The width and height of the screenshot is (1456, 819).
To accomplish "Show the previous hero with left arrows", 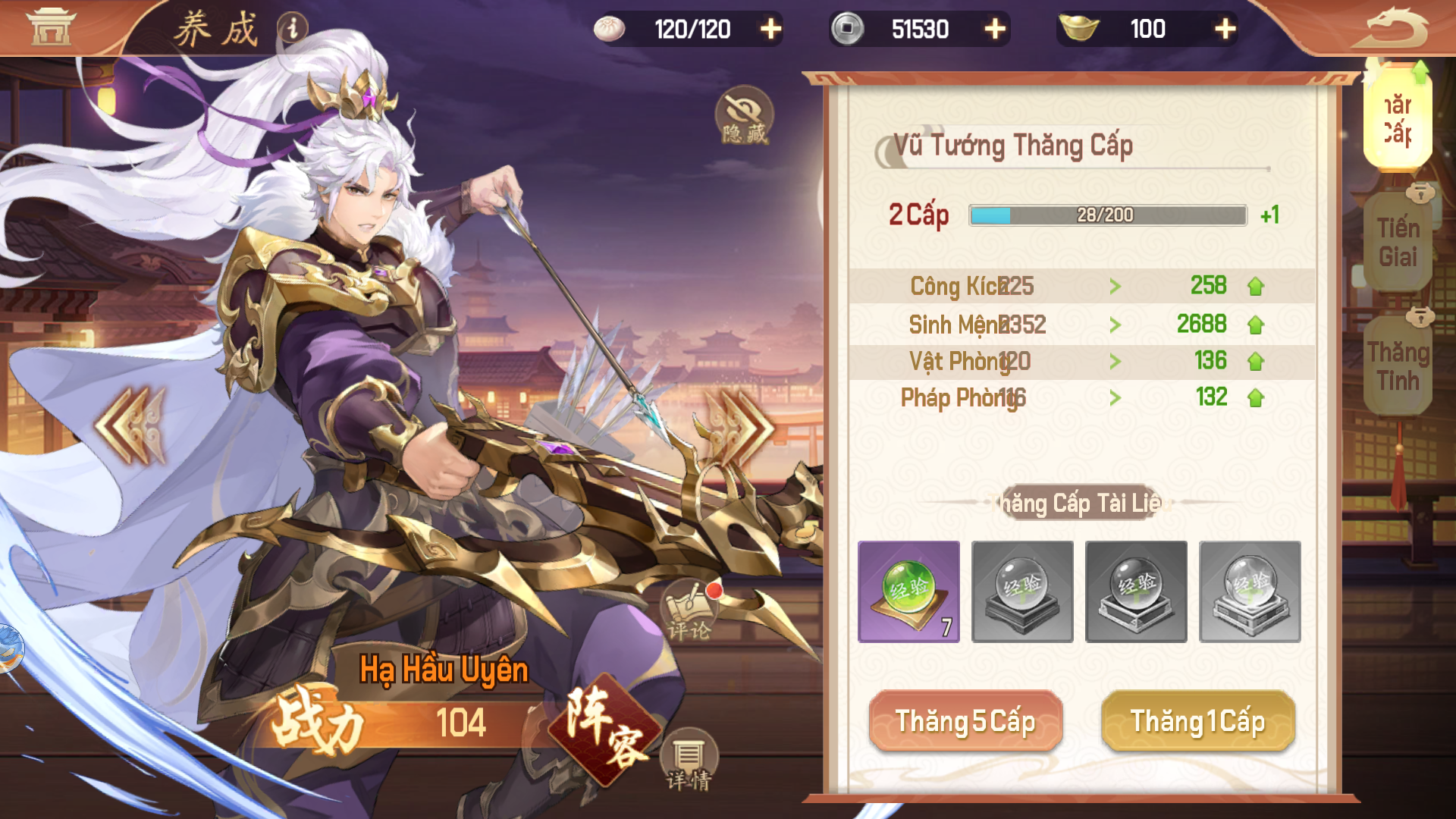I will click(130, 425).
